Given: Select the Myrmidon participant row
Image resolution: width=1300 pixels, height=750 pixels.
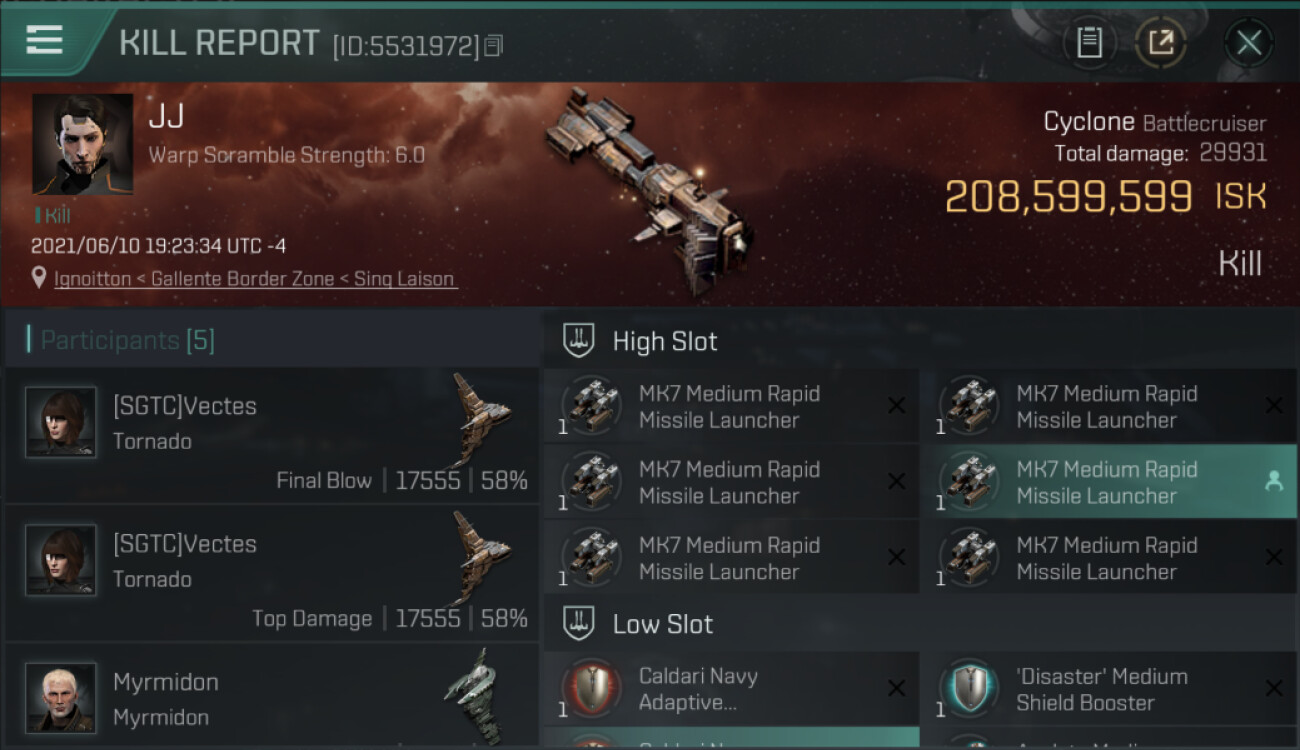Looking at the screenshot, I should tap(272, 698).
